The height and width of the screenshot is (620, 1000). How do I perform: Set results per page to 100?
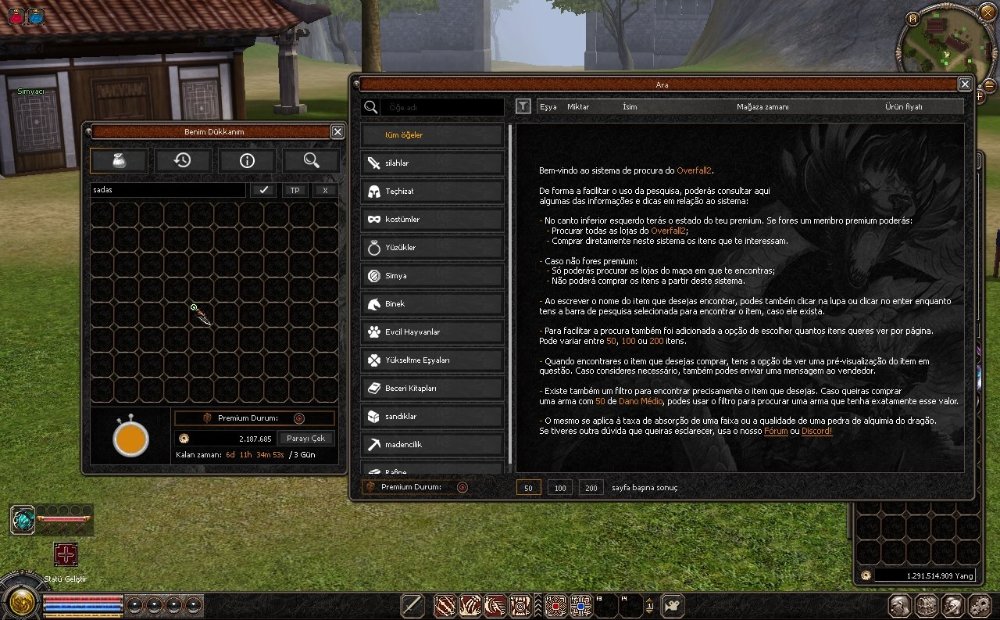click(x=561, y=487)
